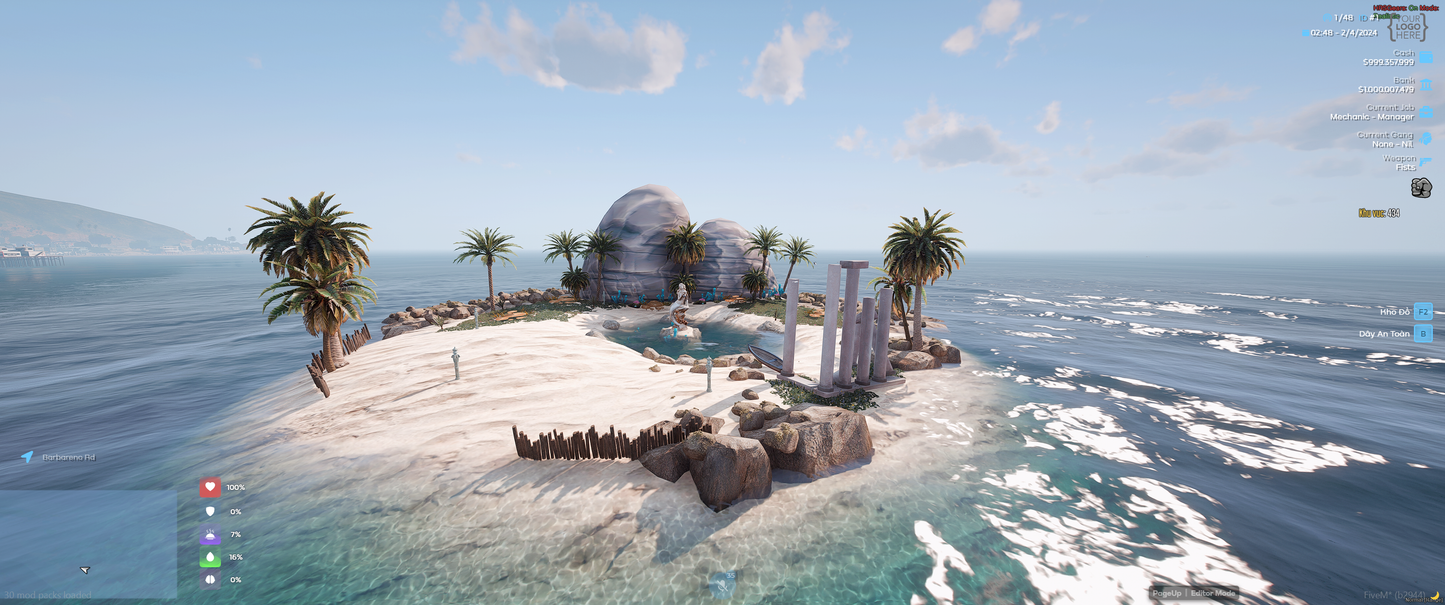
Task: Click the Editor Mode label
Action: 1214,593
